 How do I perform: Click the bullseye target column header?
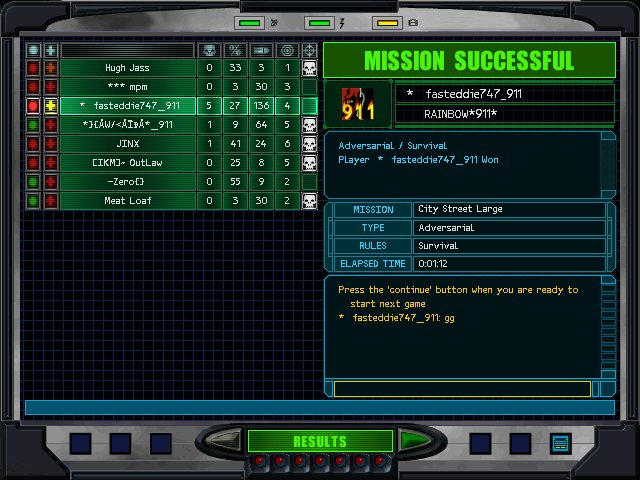tap(287, 50)
